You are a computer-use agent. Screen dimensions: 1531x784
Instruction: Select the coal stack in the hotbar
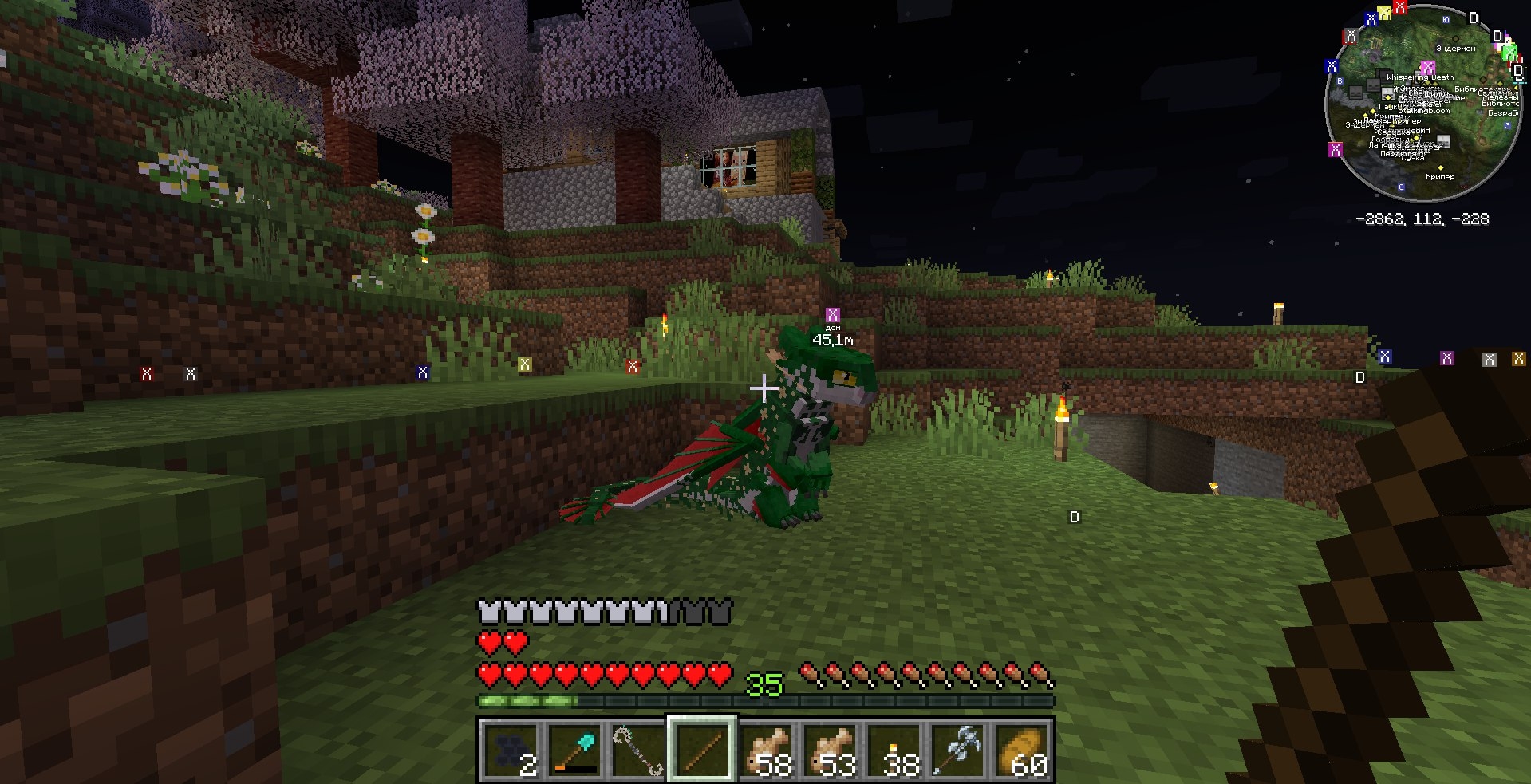click(511, 750)
